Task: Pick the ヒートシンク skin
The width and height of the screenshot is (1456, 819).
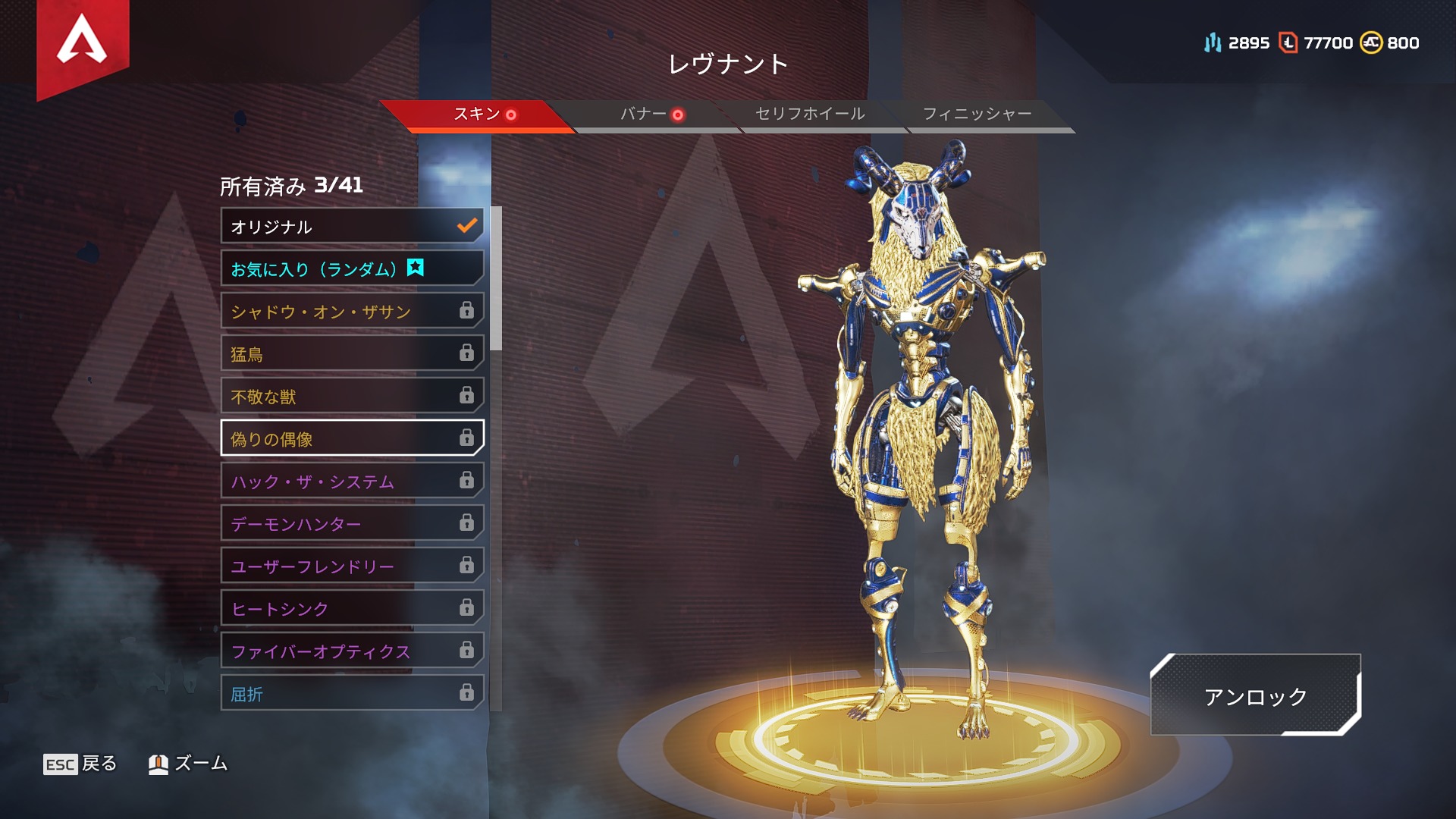Action: click(x=352, y=608)
